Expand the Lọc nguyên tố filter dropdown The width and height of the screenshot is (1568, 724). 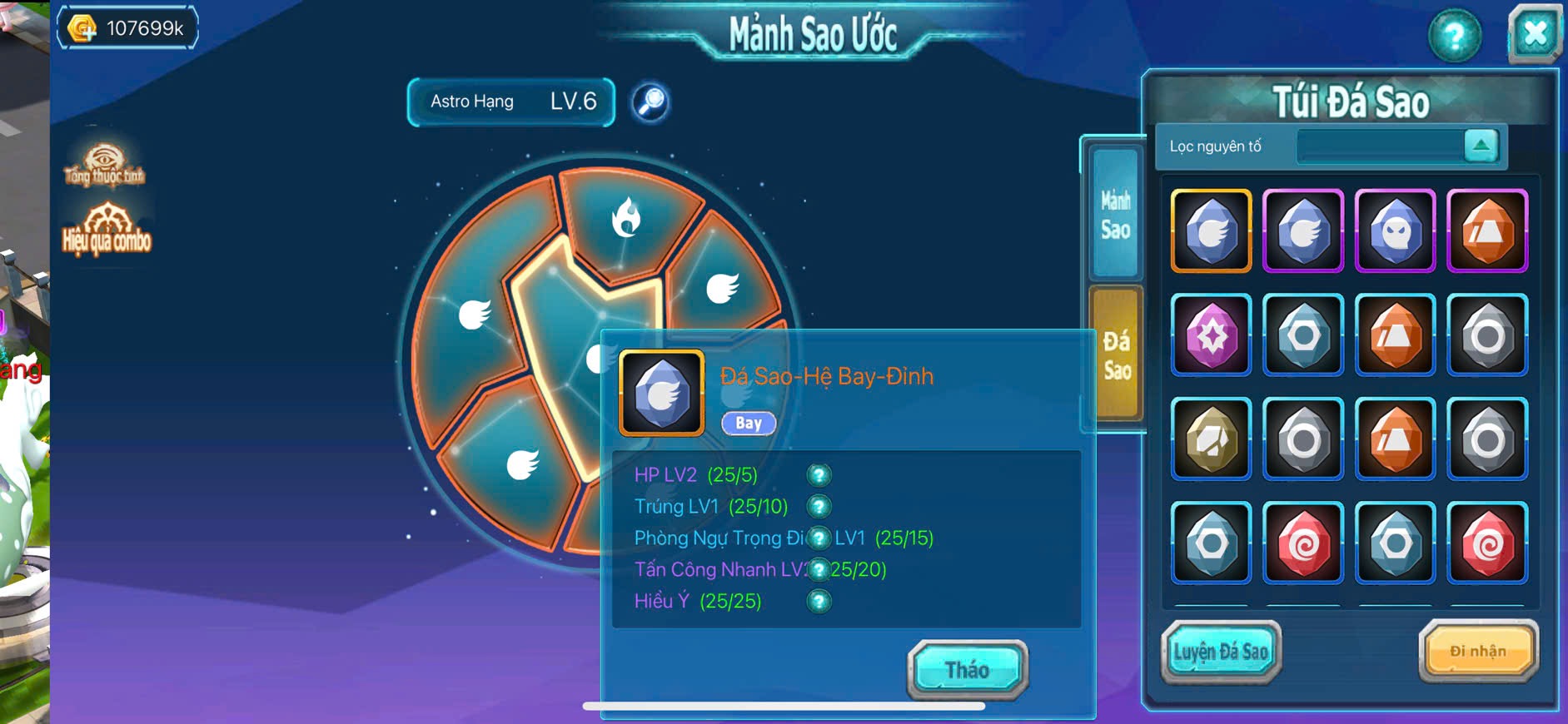click(x=1481, y=146)
